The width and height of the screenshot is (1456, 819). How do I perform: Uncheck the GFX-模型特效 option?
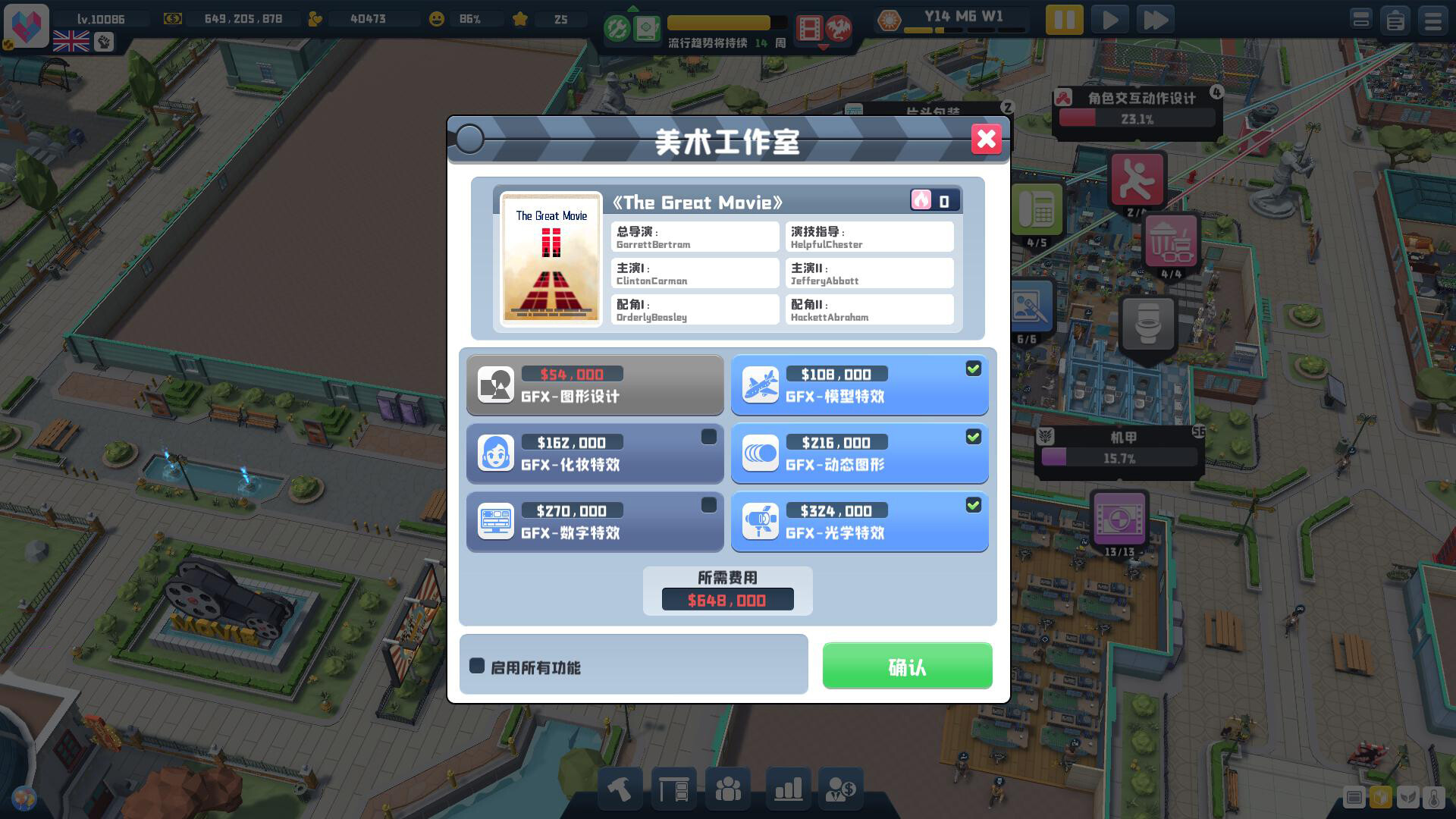[974, 369]
